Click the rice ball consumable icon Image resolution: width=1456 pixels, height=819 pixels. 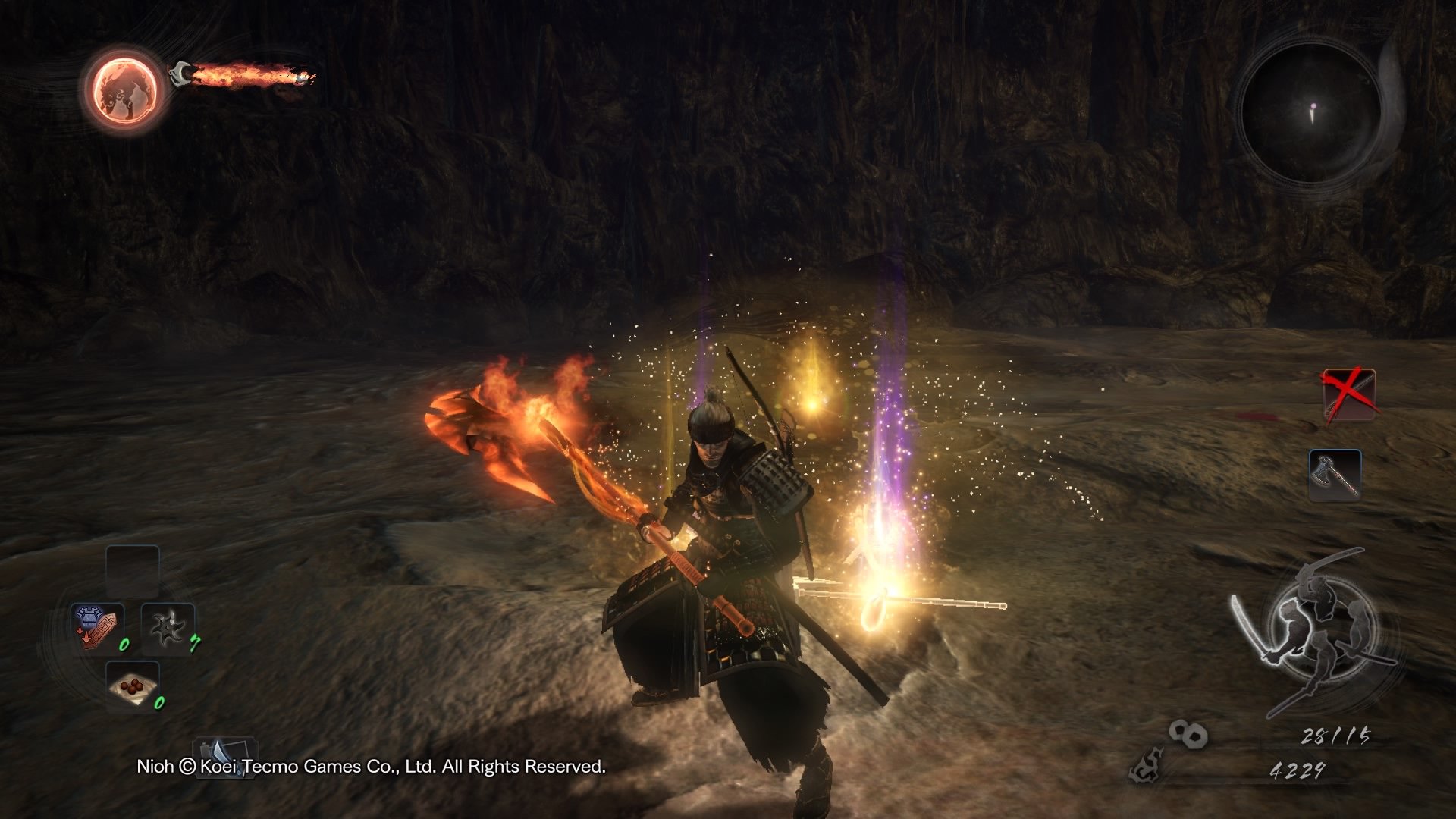coord(133,687)
